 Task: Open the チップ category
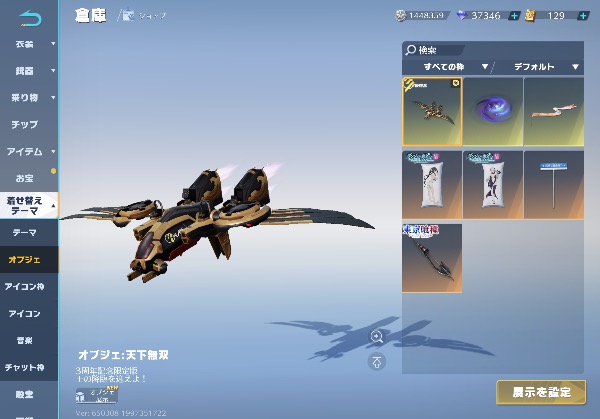[x=26, y=124]
